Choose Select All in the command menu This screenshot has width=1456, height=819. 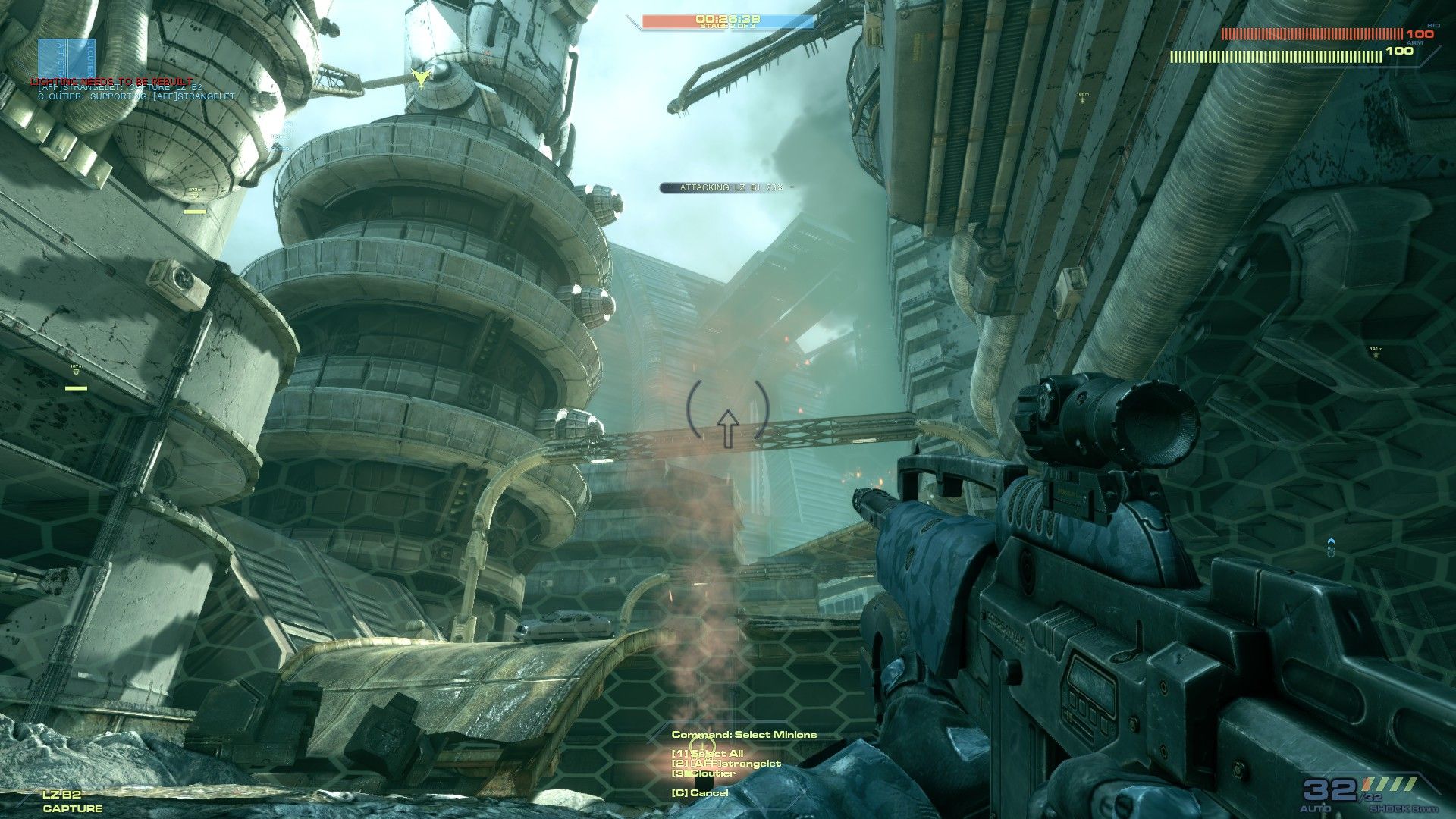pyautogui.click(x=707, y=754)
